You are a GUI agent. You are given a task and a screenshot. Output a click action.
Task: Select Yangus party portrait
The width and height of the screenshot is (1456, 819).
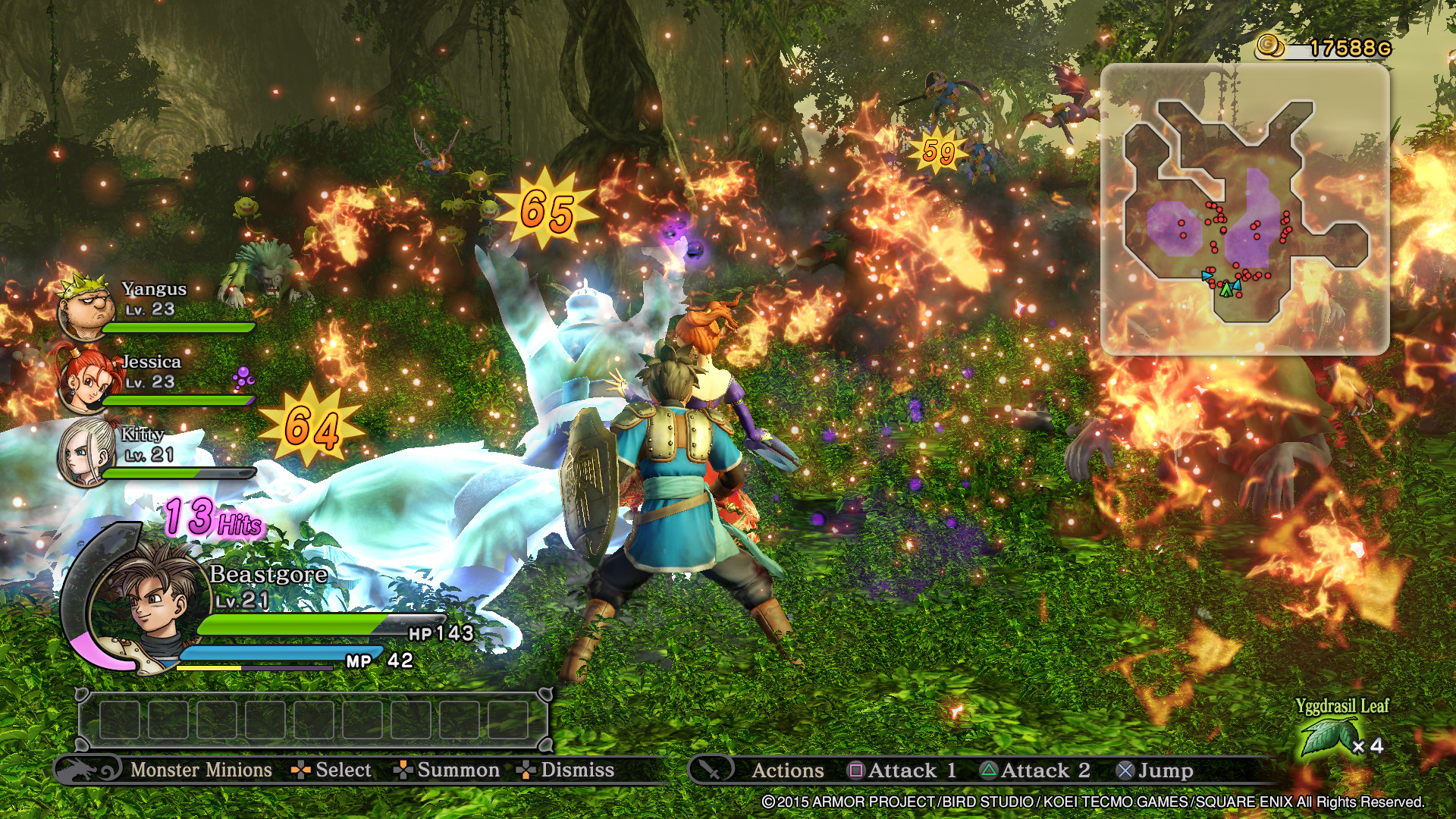86,306
